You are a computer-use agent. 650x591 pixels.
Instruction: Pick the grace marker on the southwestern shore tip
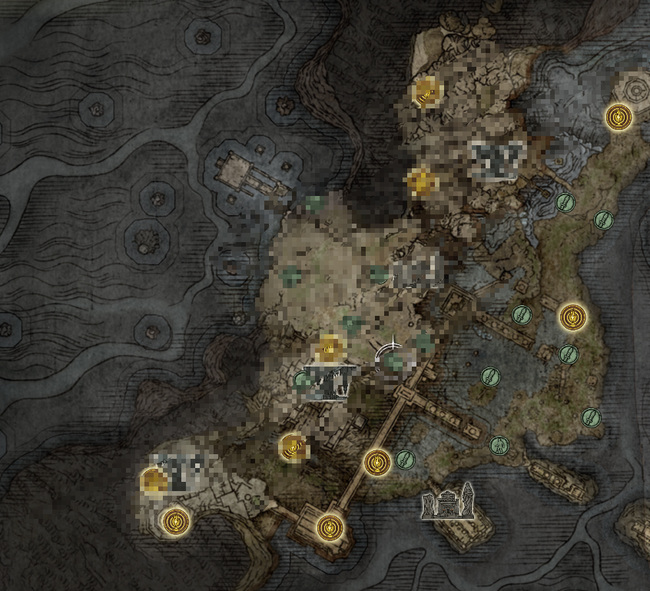click(177, 519)
